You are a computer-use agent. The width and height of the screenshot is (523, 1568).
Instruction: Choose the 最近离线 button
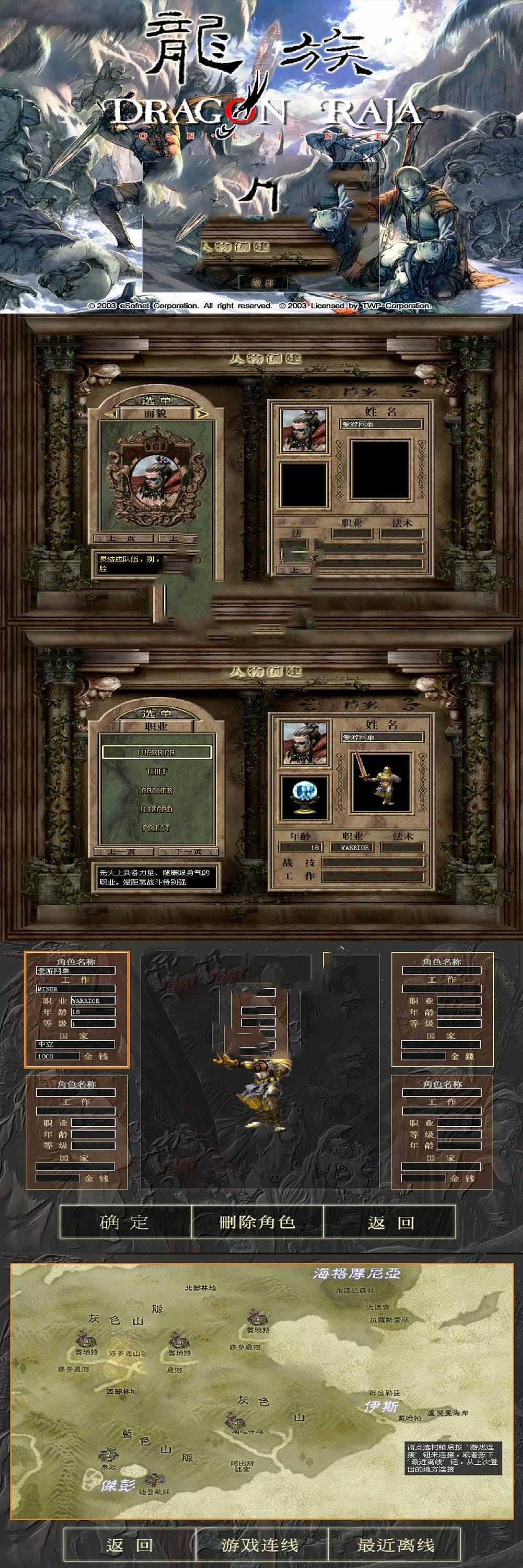396,1544
